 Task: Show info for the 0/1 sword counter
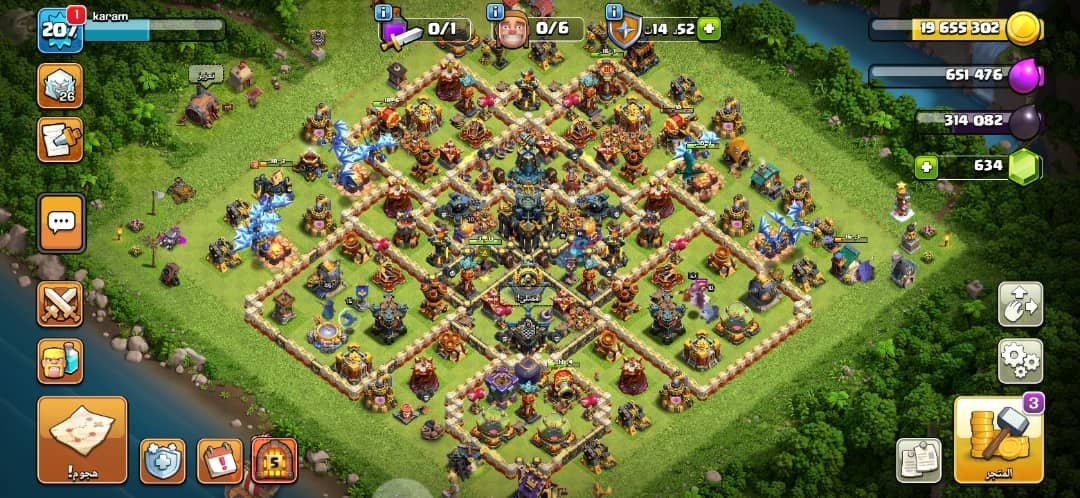tap(382, 13)
